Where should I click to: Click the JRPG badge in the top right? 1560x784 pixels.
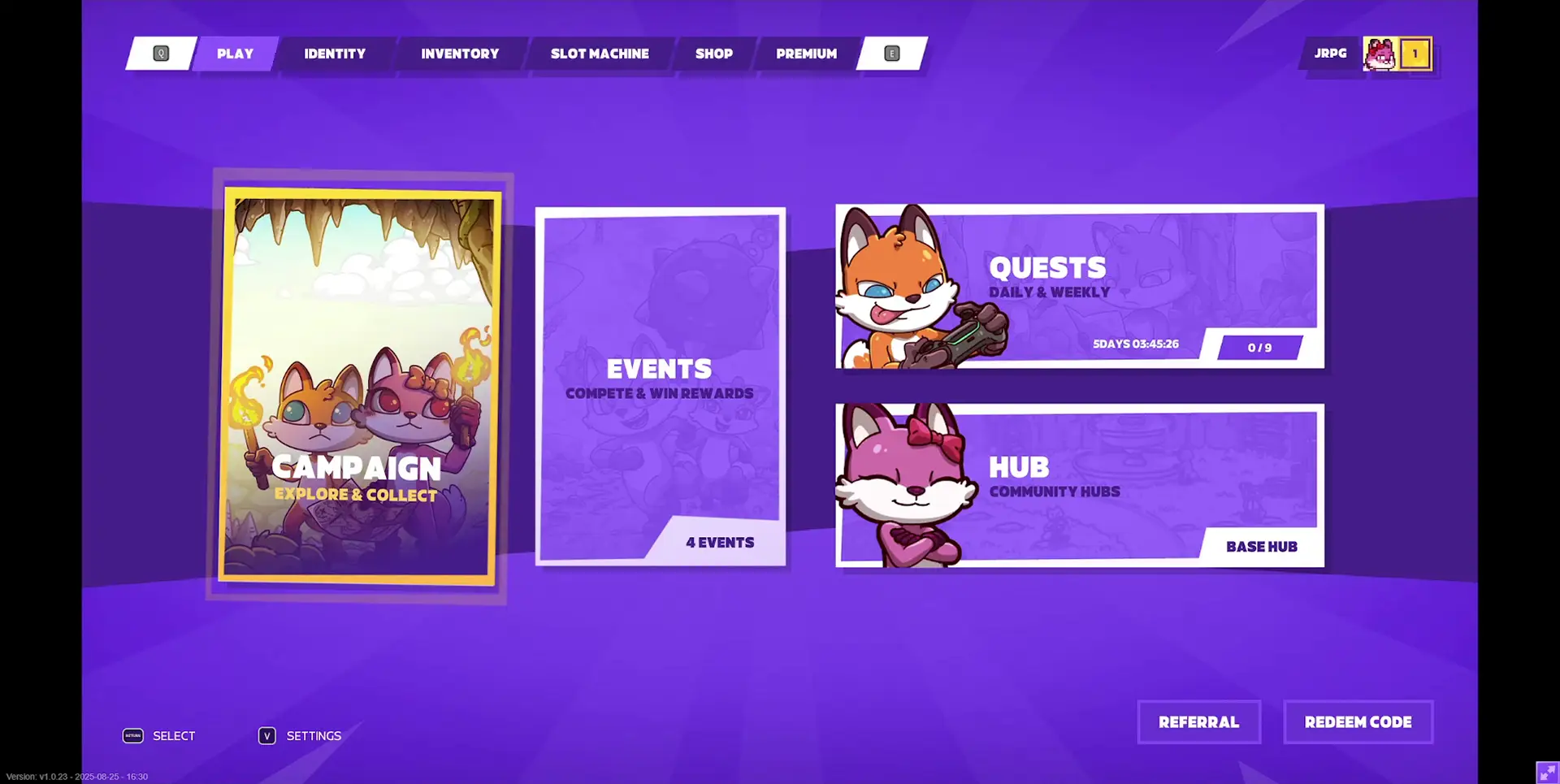coord(1330,53)
